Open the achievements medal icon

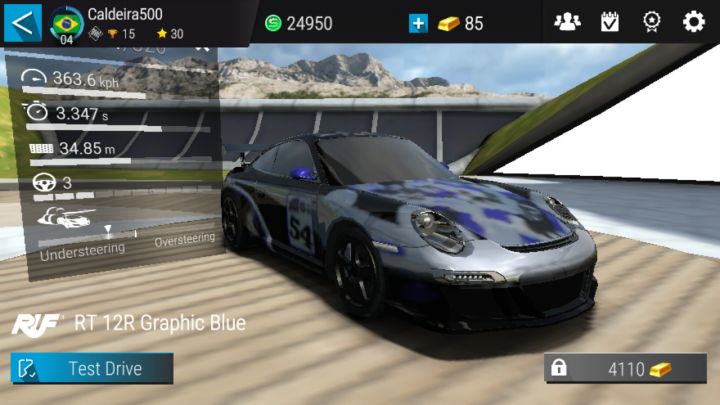(651, 22)
